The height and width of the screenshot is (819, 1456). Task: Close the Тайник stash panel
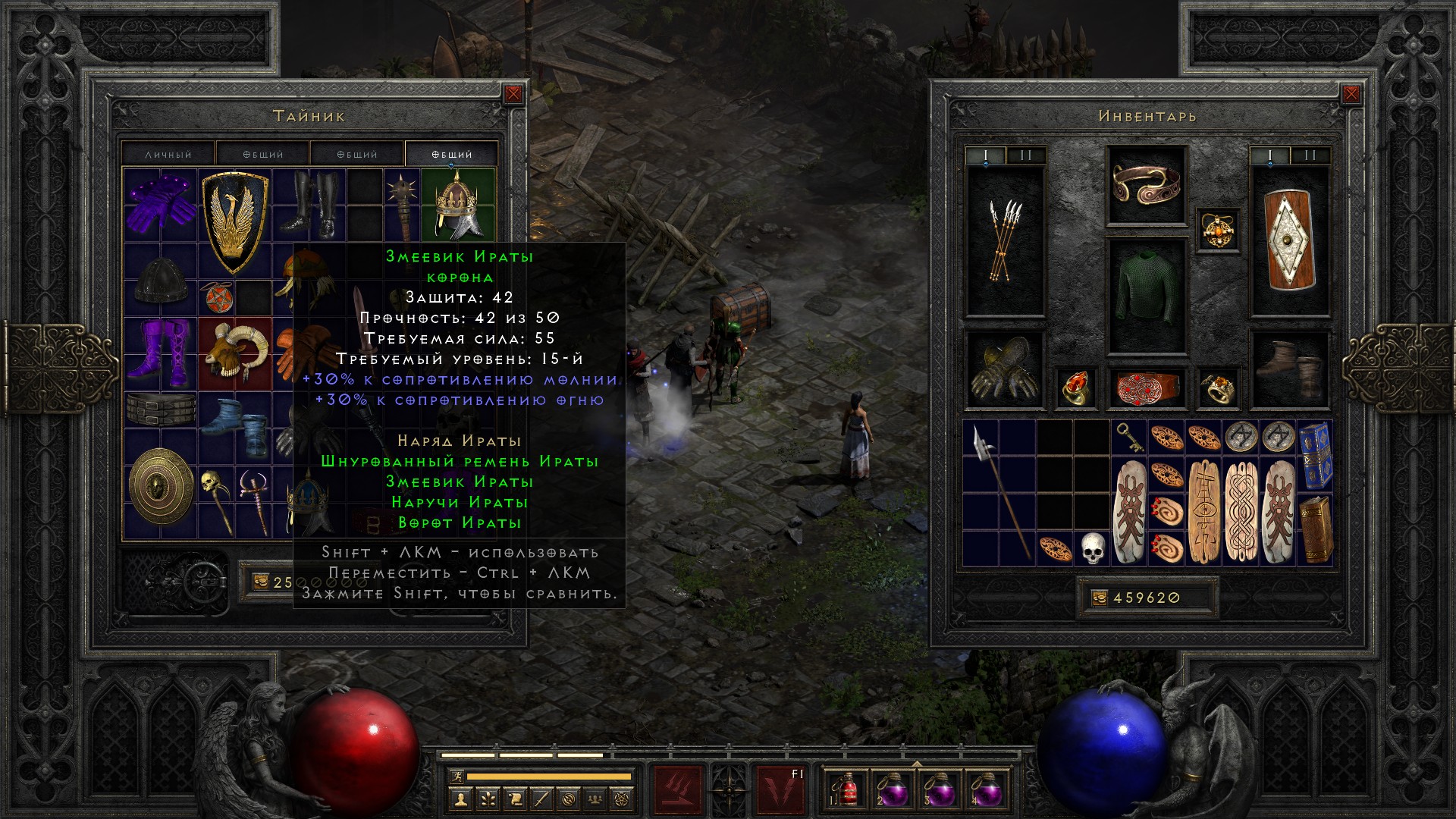click(x=513, y=94)
